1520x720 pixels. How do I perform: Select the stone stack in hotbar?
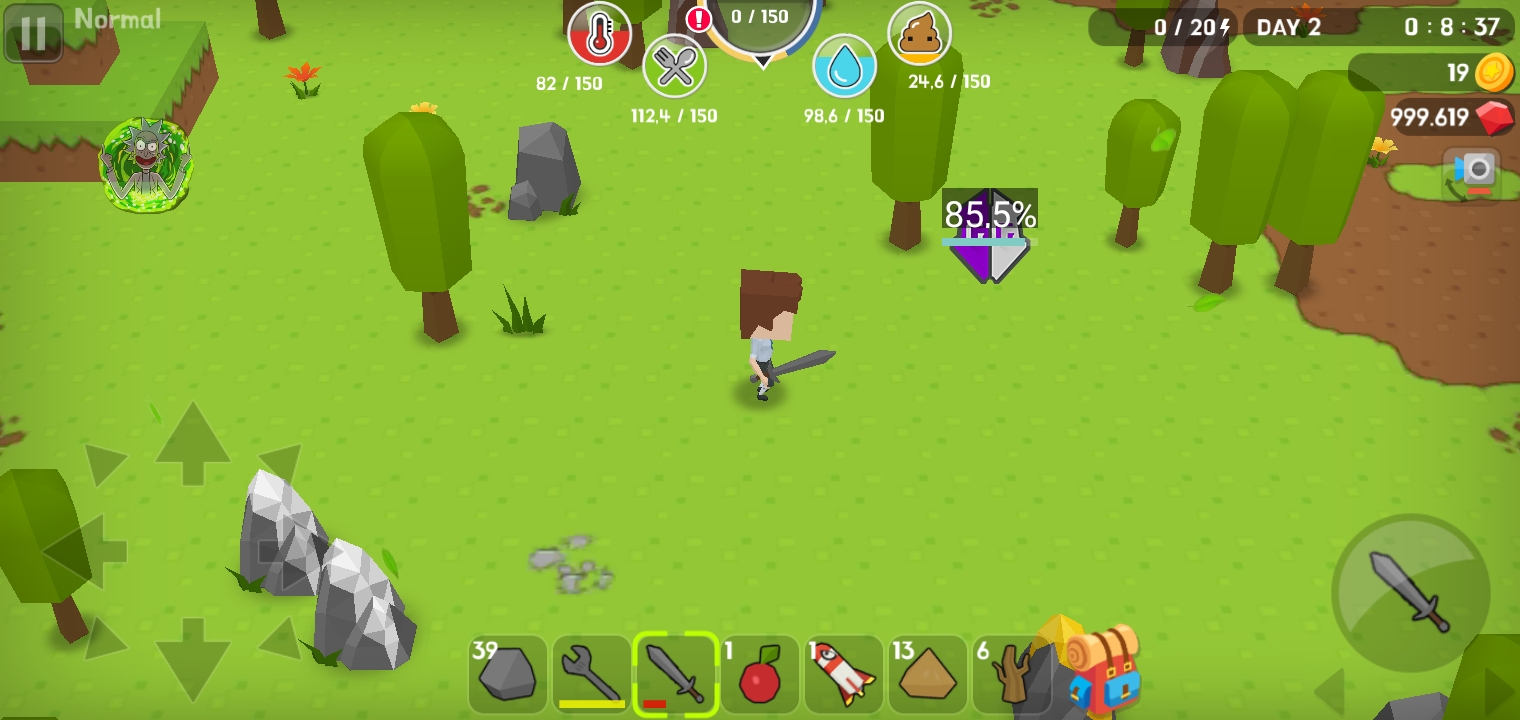[x=508, y=674]
